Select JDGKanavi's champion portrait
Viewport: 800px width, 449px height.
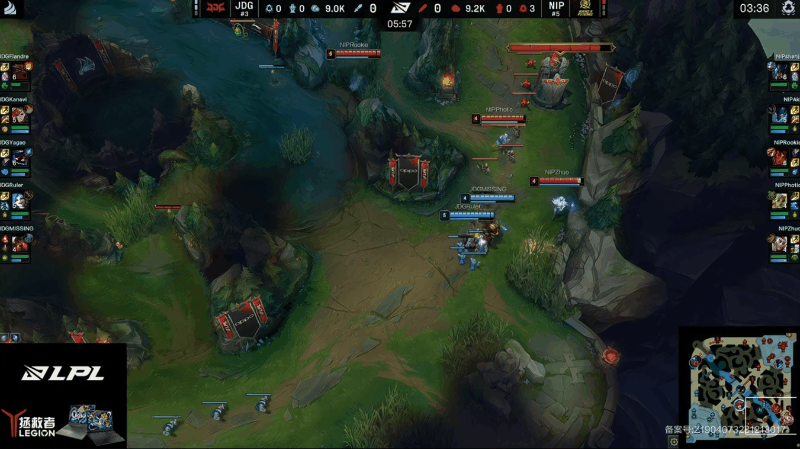coord(19,115)
